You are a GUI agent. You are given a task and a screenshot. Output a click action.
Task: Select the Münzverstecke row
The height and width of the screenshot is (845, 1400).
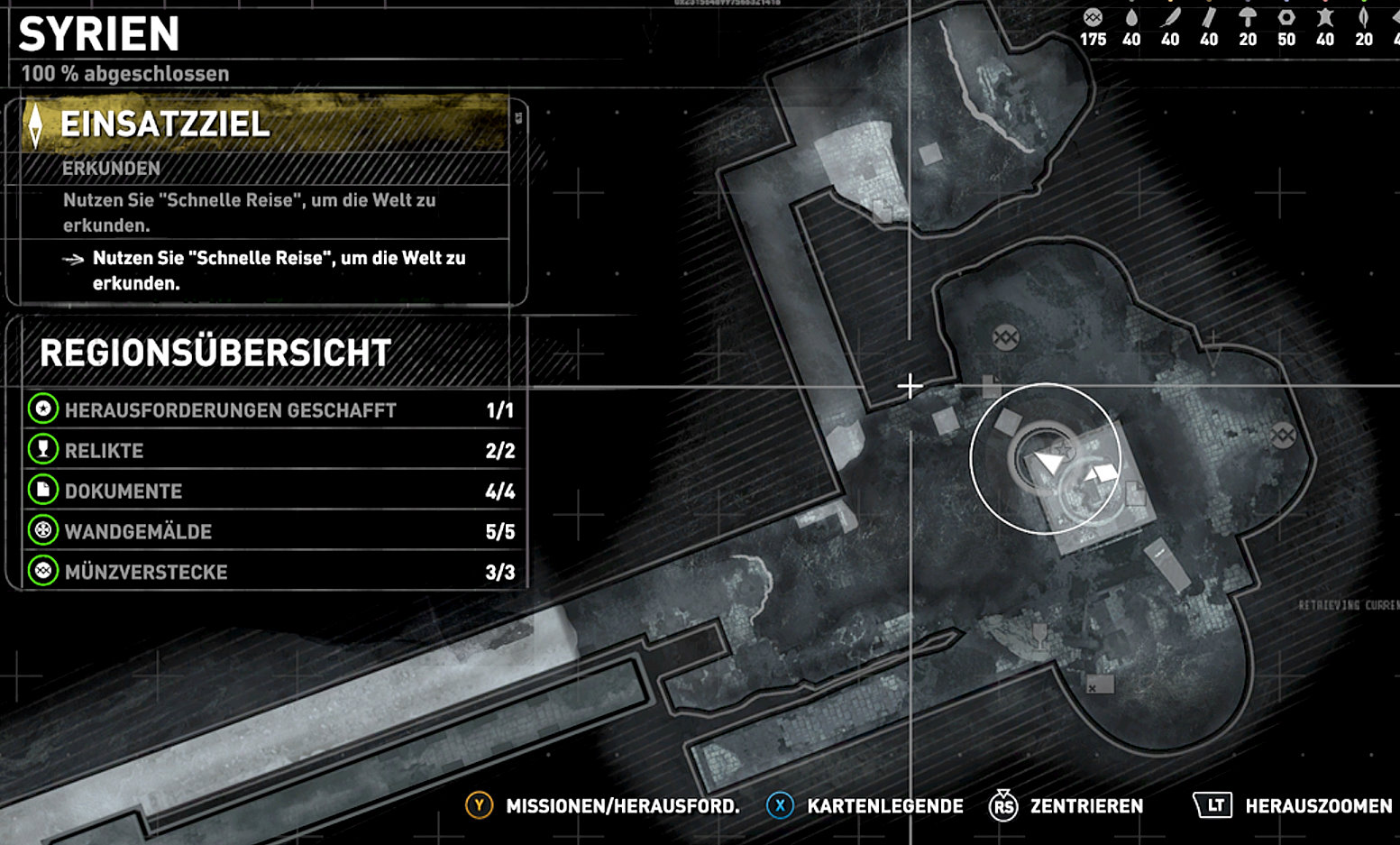point(270,573)
